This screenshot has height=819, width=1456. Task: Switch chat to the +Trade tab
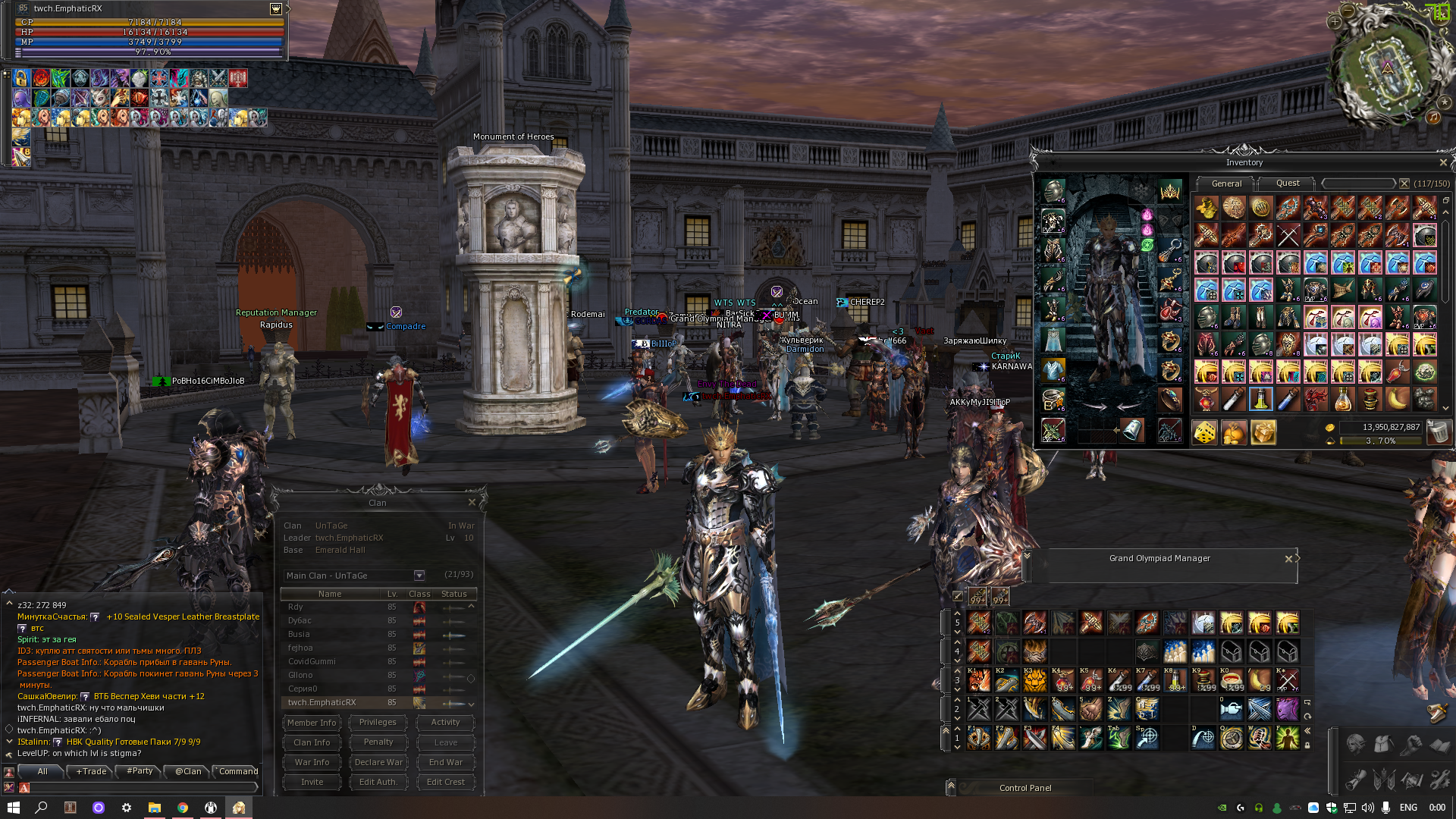pyautogui.click(x=92, y=771)
